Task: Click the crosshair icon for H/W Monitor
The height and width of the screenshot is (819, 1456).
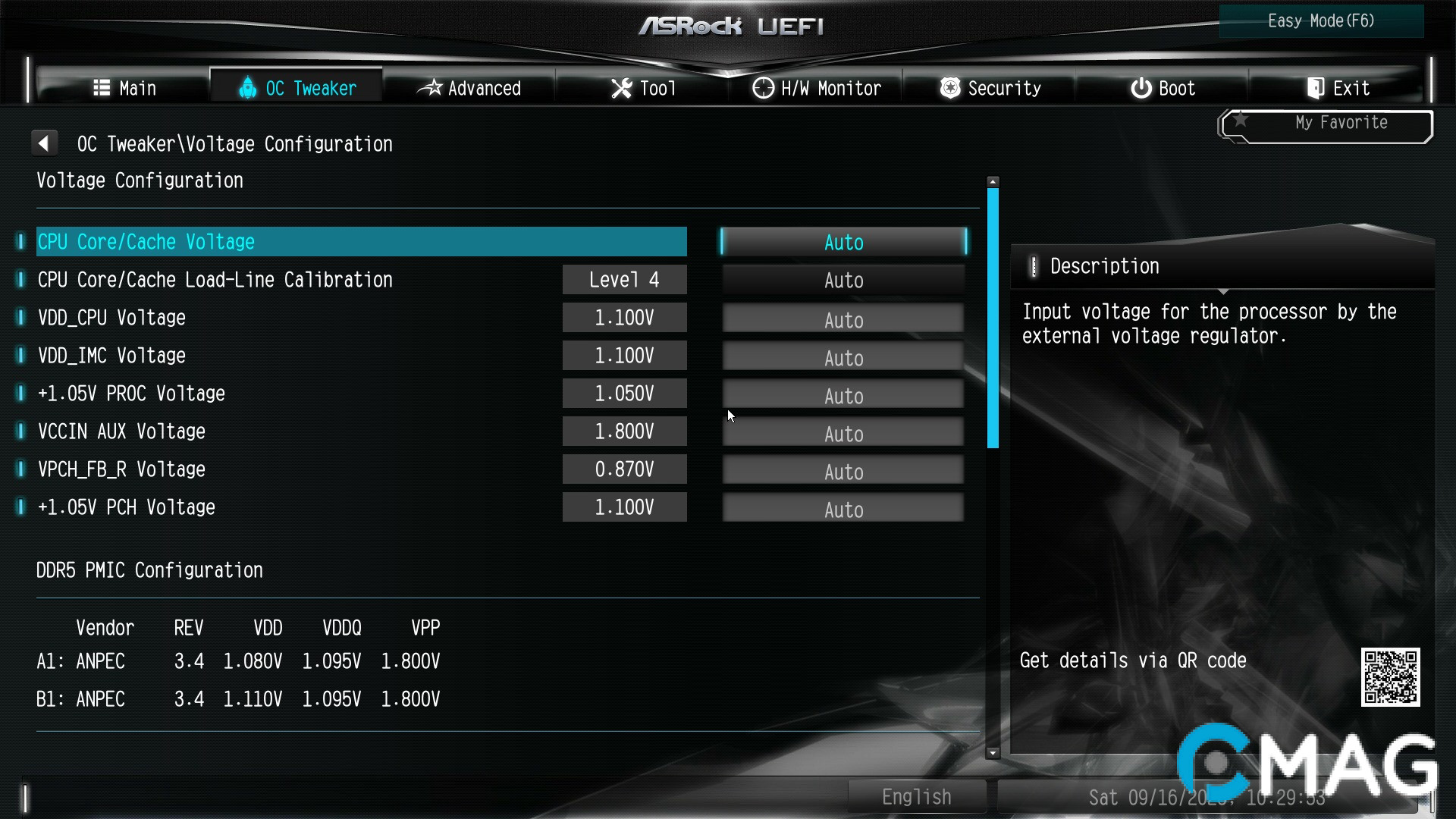Action: click(762, 87)
